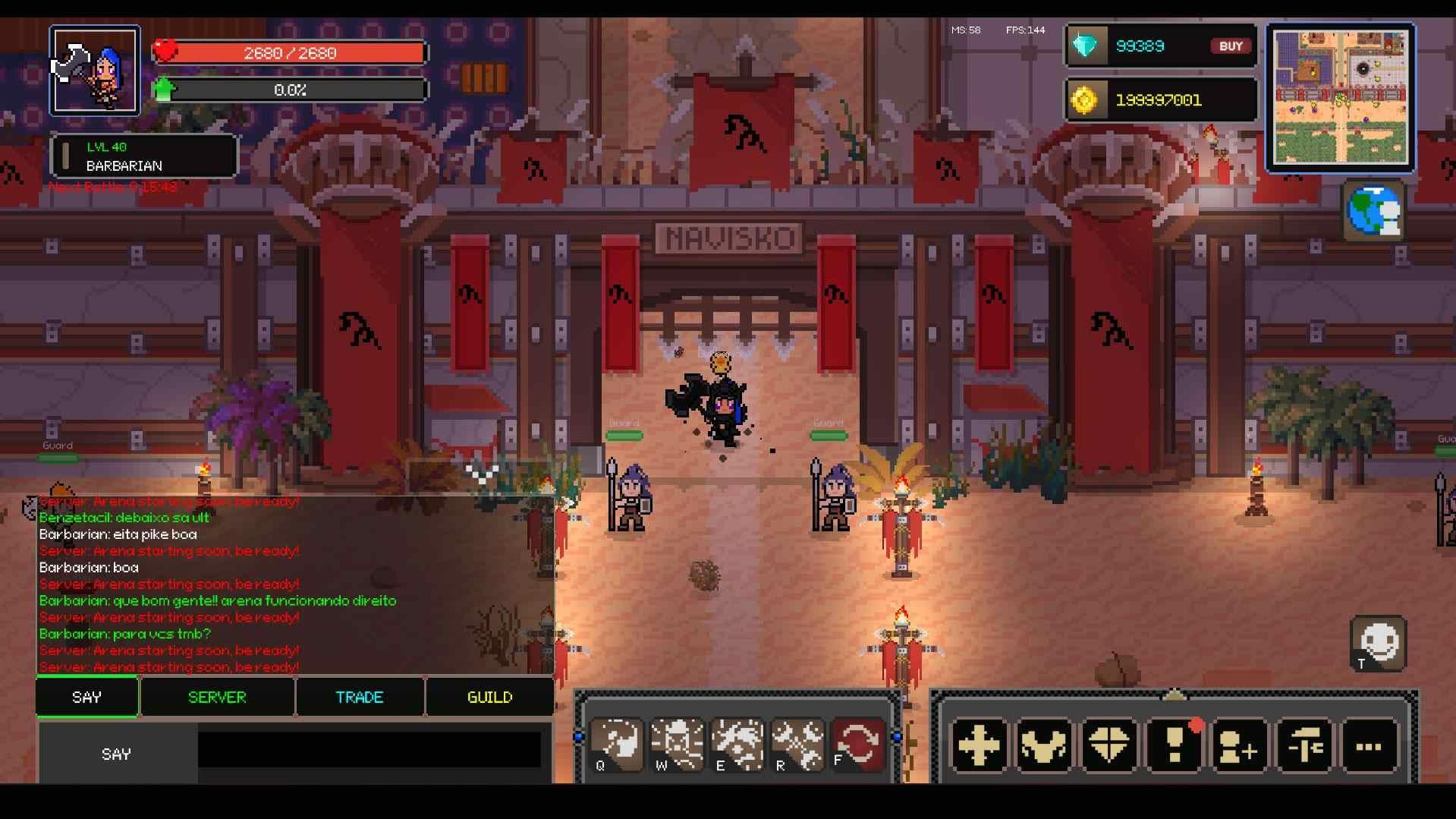This screenshot has width=1456, height=819.
Task: Focus the chat message input field
Action: coord(370,750)
